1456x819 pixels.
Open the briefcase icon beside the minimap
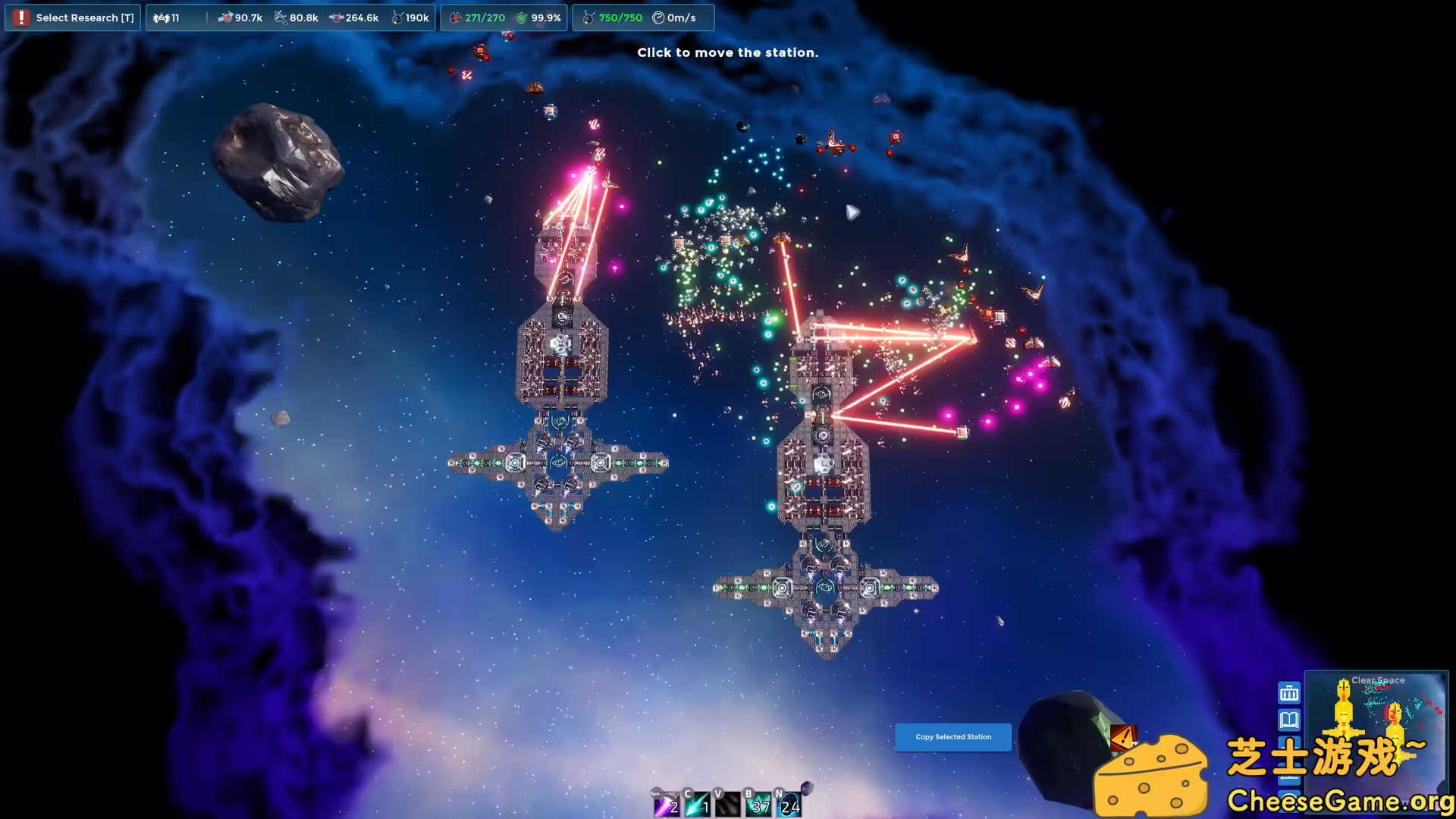point(1289,693)
